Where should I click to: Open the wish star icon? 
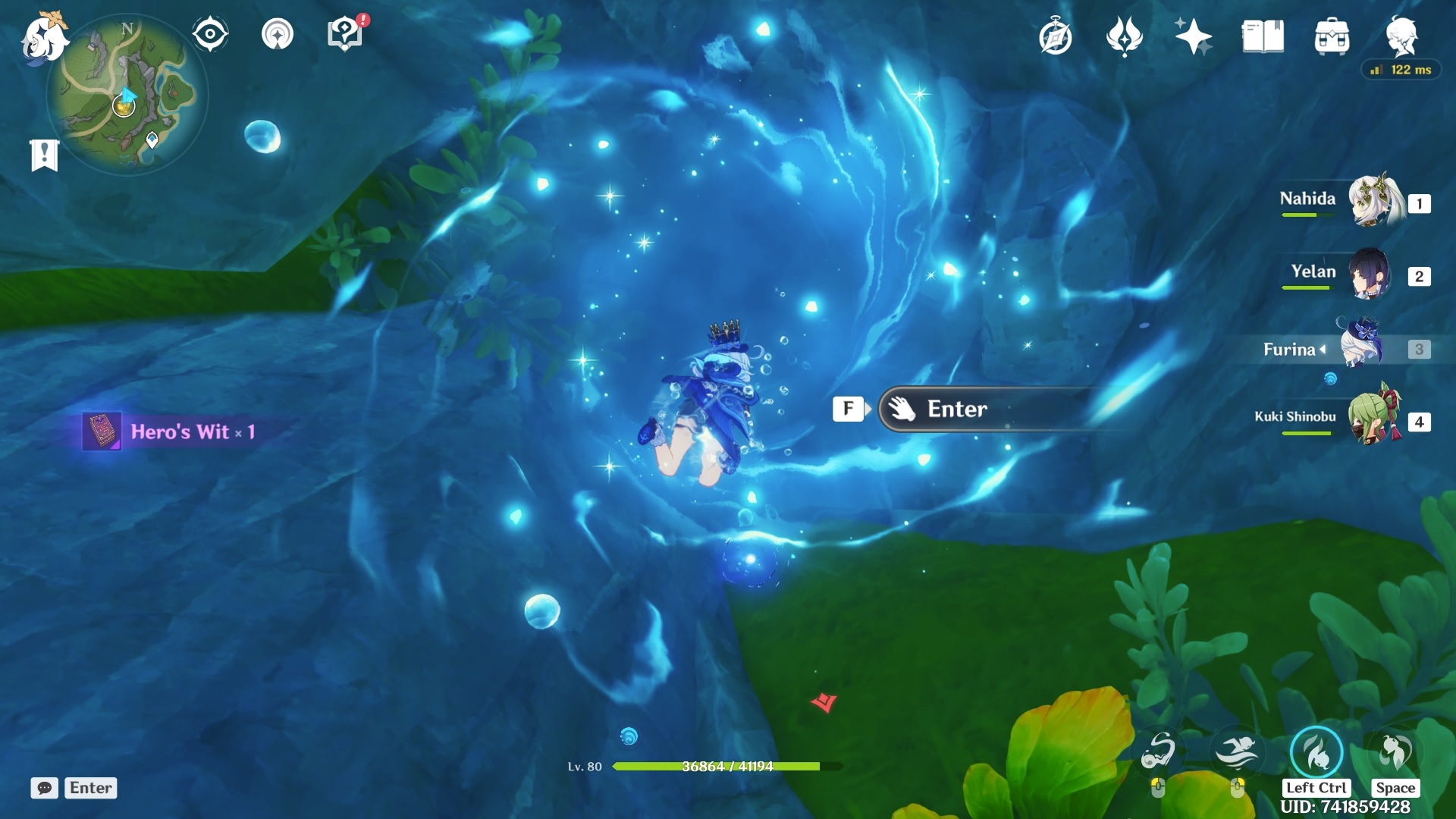click(x=1193, y=36)
